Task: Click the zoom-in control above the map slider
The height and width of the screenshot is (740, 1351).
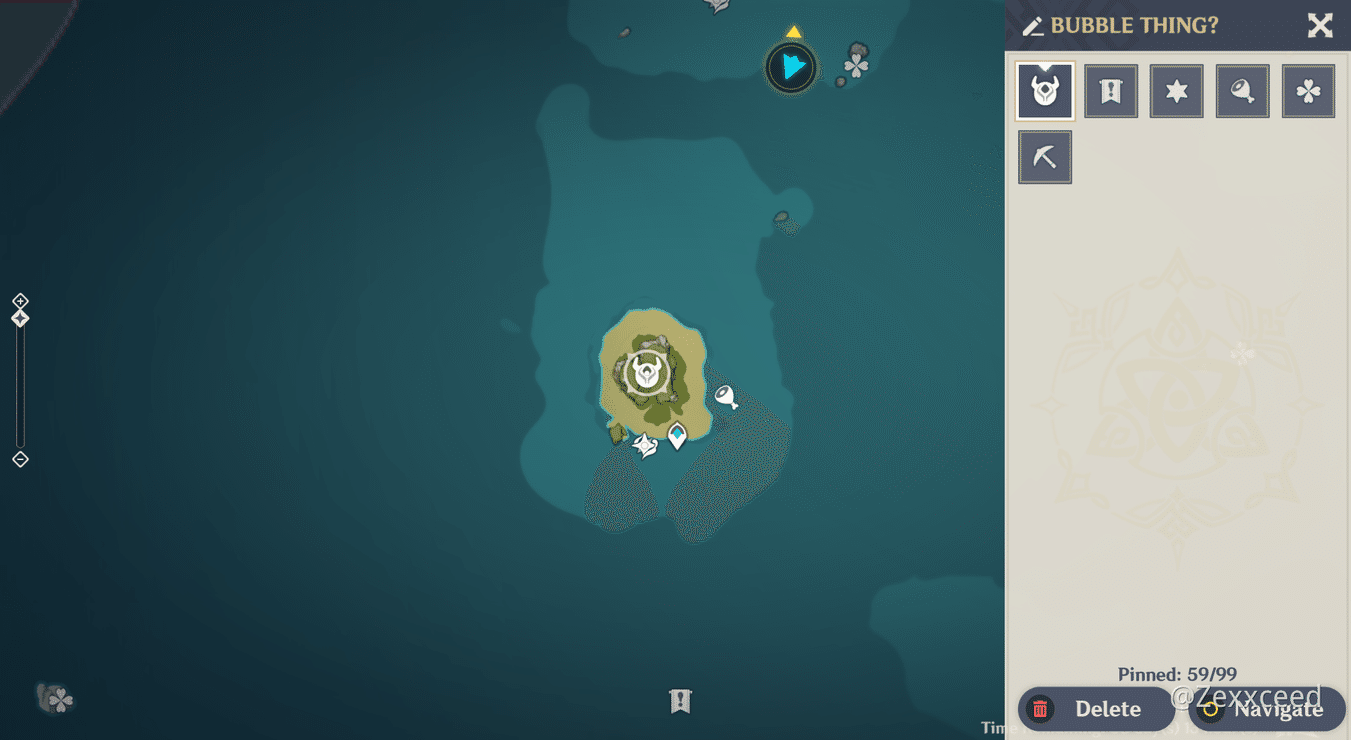Action: click(19, 299)
